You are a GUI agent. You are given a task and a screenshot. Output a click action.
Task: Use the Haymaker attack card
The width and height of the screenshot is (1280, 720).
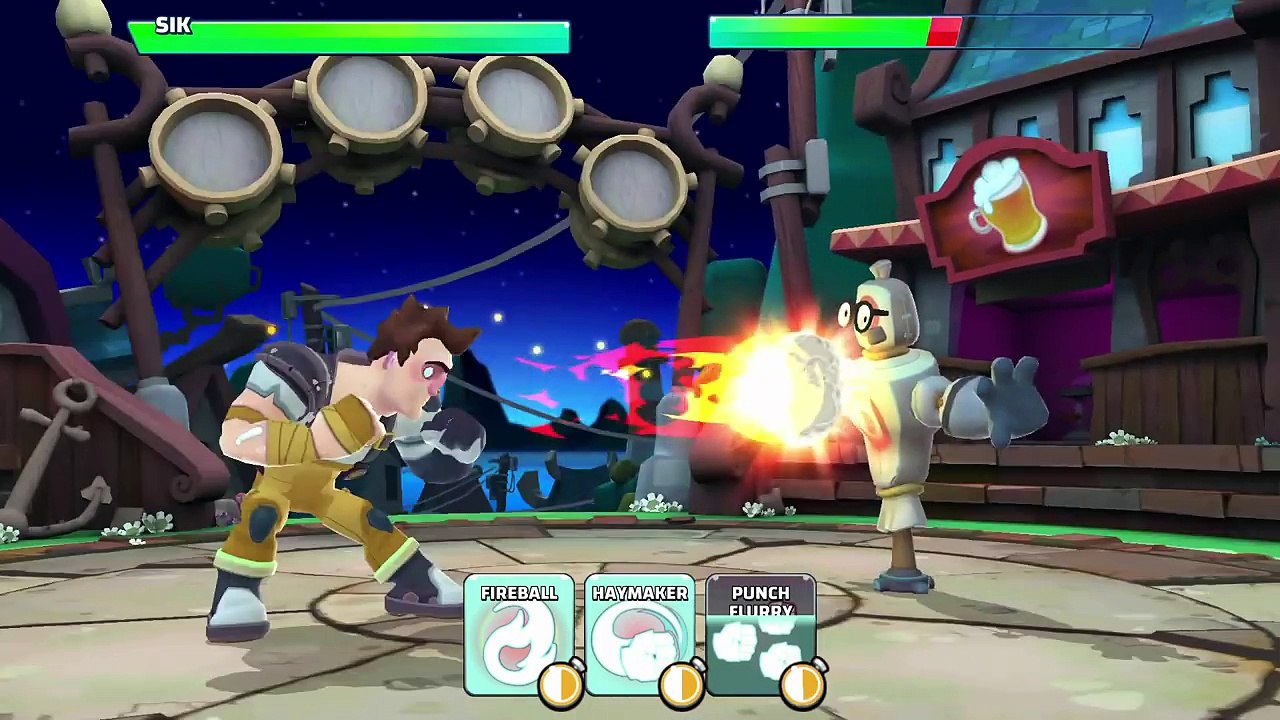640,635
